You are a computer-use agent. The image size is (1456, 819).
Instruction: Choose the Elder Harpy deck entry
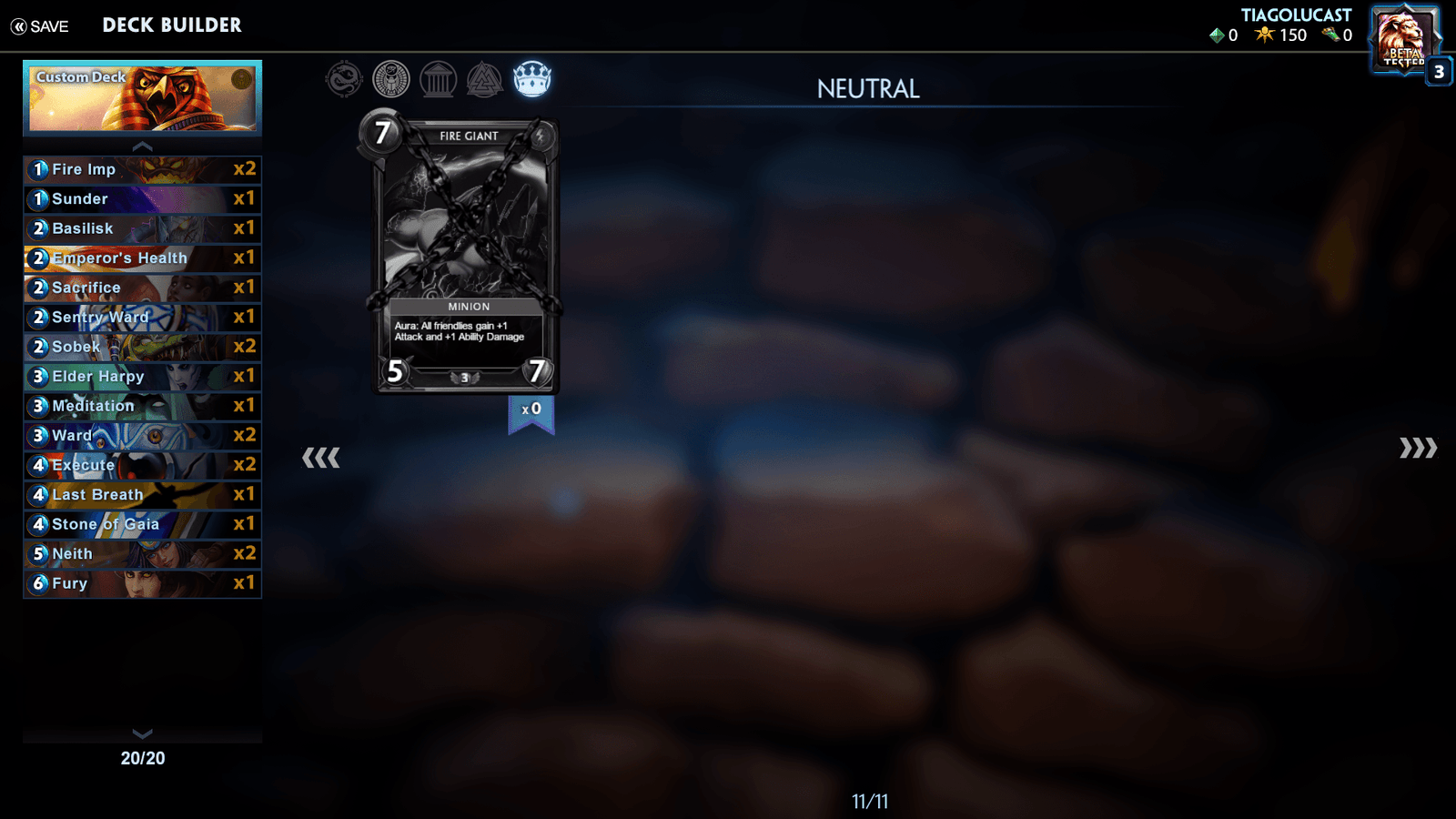[x=143, y=377]
